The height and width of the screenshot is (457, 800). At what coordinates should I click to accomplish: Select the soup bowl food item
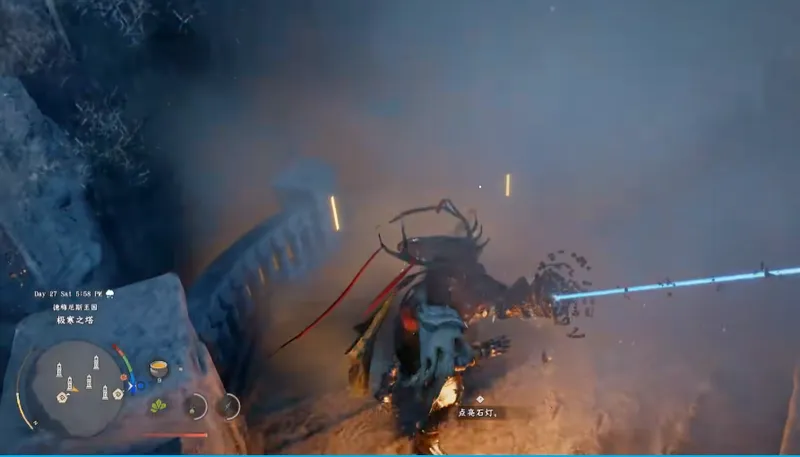pyautogui.click(x=158, y=369)
